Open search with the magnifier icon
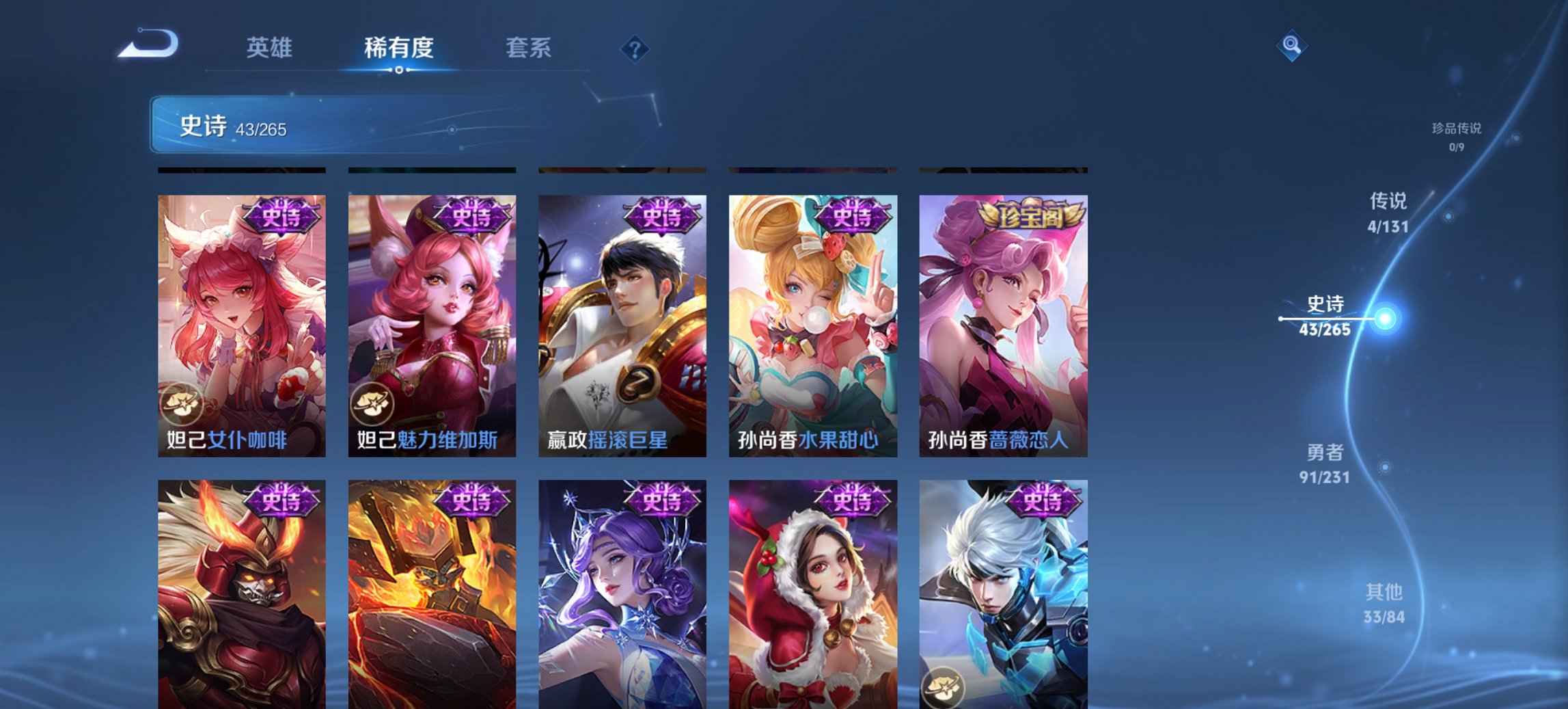The width and height of the screenshot is (1568, 709). (1290, 44)
